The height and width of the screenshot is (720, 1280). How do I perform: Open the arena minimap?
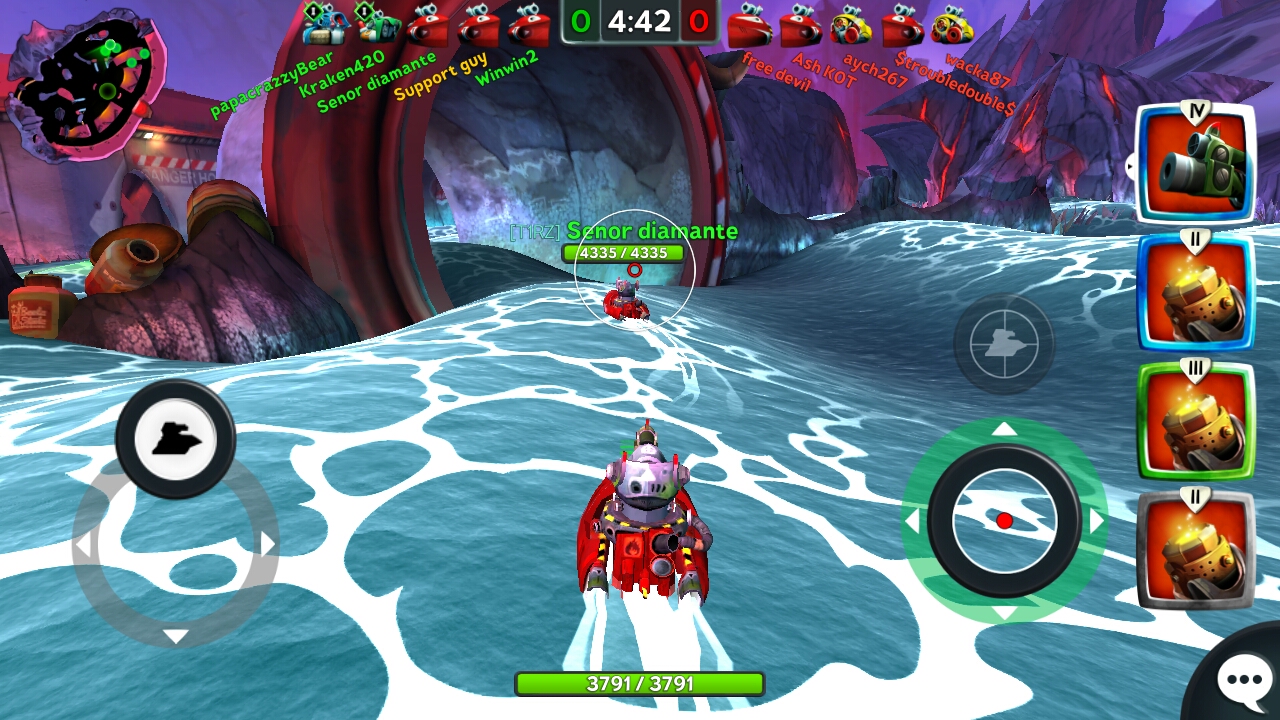(88, 85)
